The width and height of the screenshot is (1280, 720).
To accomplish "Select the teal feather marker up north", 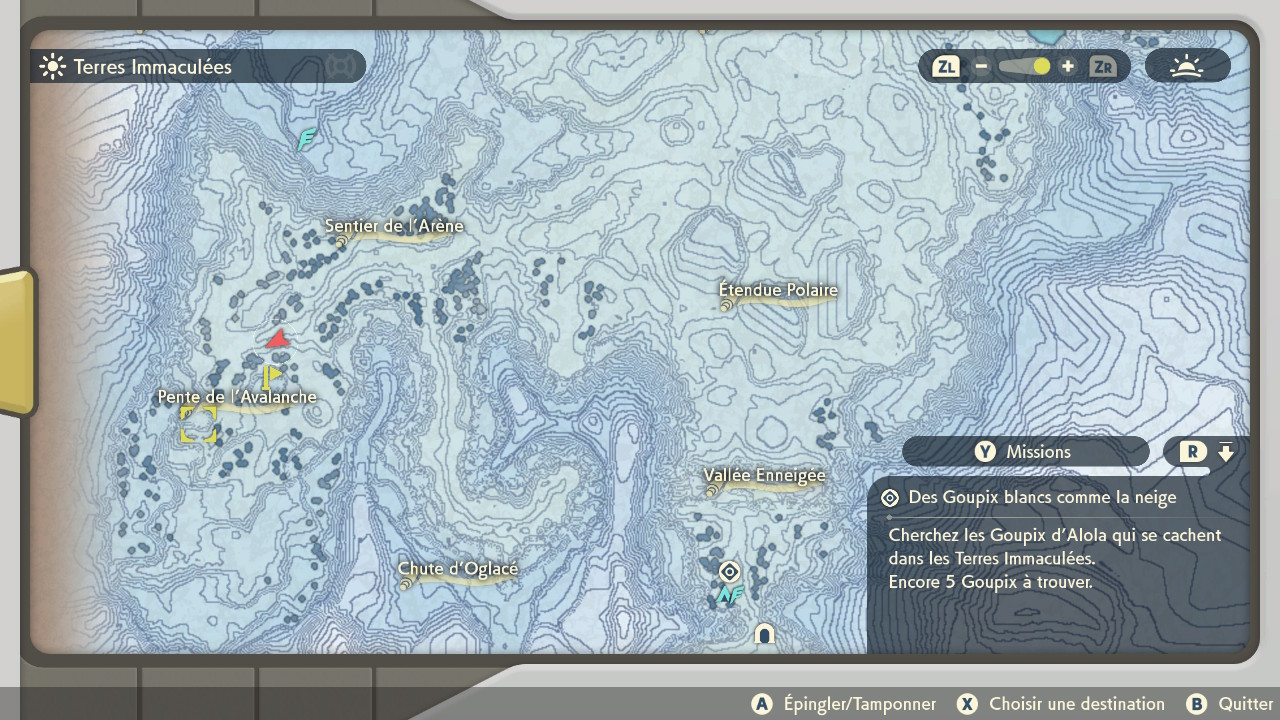I will (x=307, y=139).
